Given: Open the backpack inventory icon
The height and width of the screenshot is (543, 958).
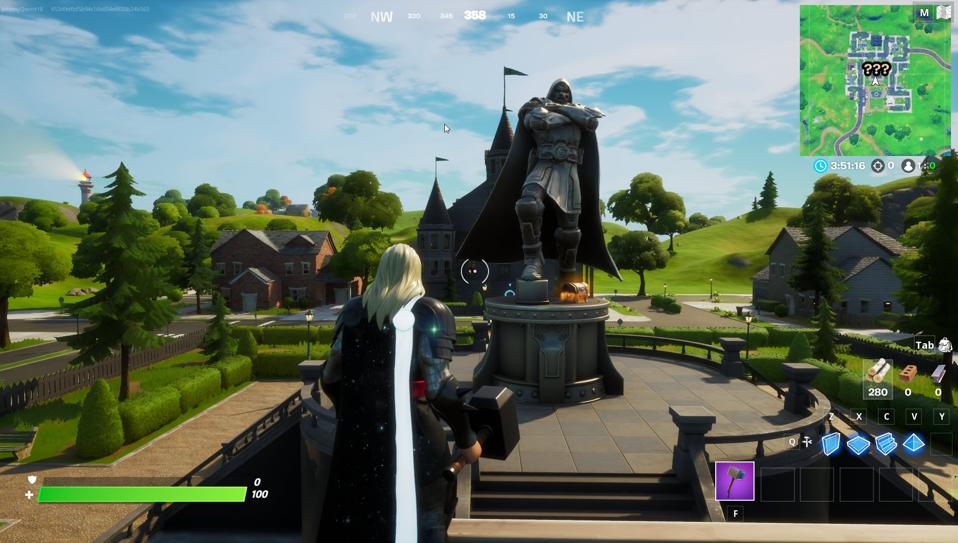Looking at the screenshot, I should tap(945, 346).
